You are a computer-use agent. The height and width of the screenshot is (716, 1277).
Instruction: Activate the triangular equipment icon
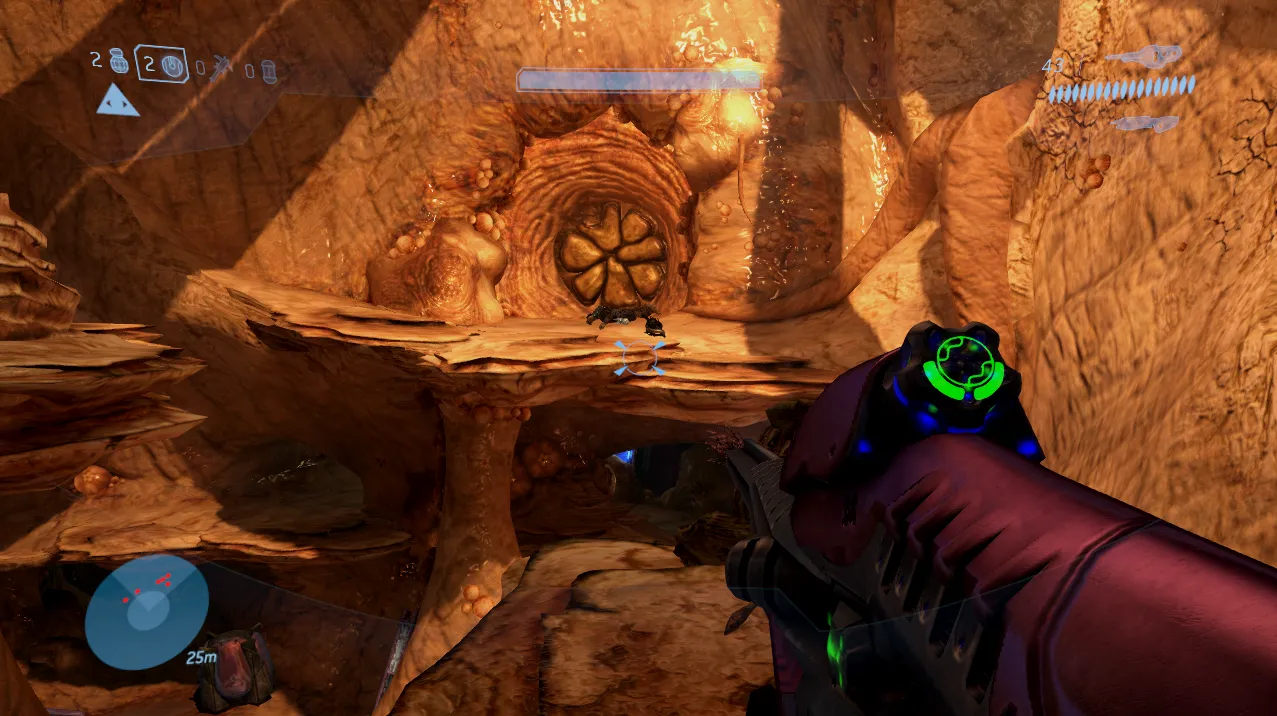[x=117, y=100]
